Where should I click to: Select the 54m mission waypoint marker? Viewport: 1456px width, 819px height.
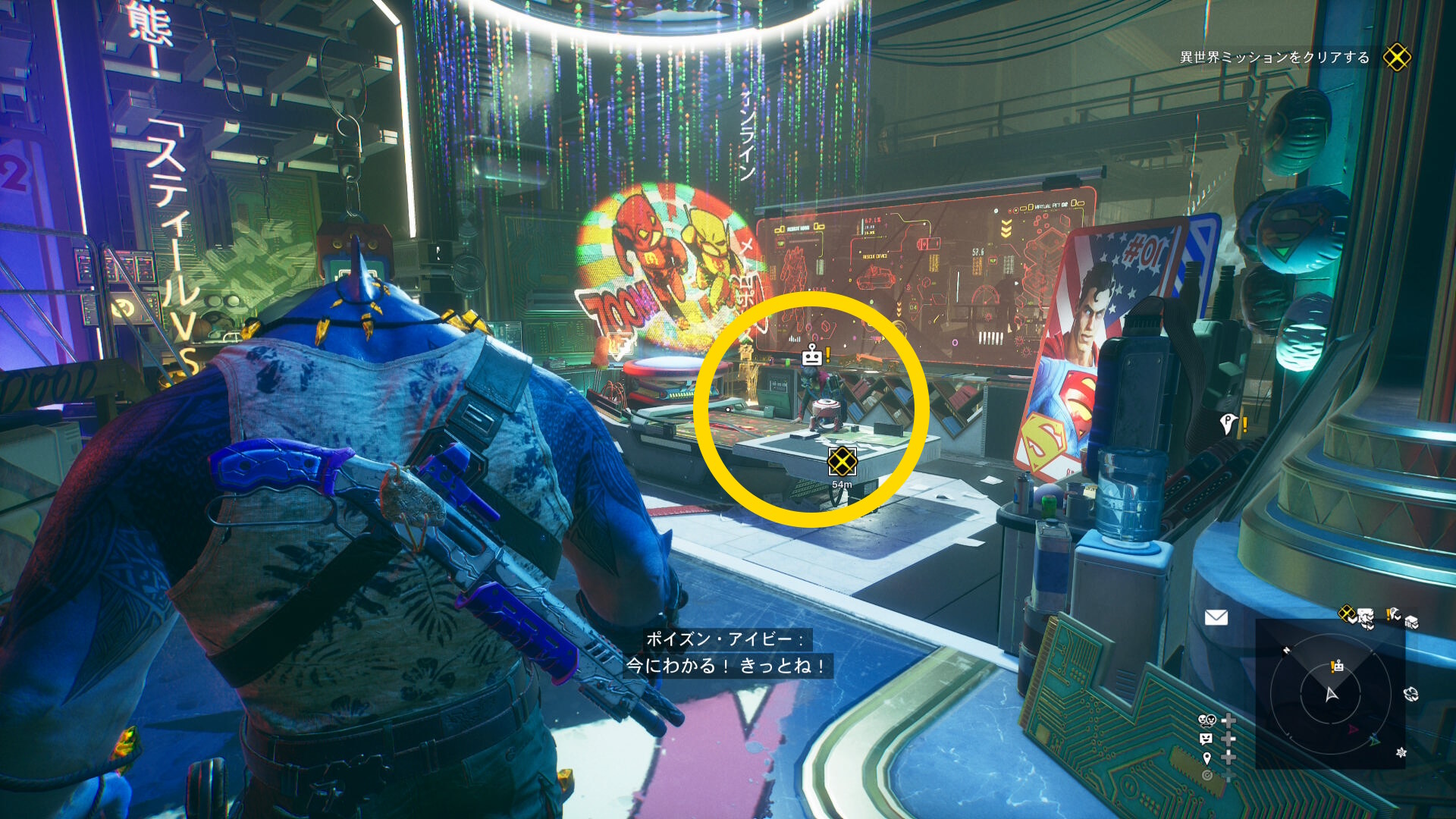pos(842,461)
